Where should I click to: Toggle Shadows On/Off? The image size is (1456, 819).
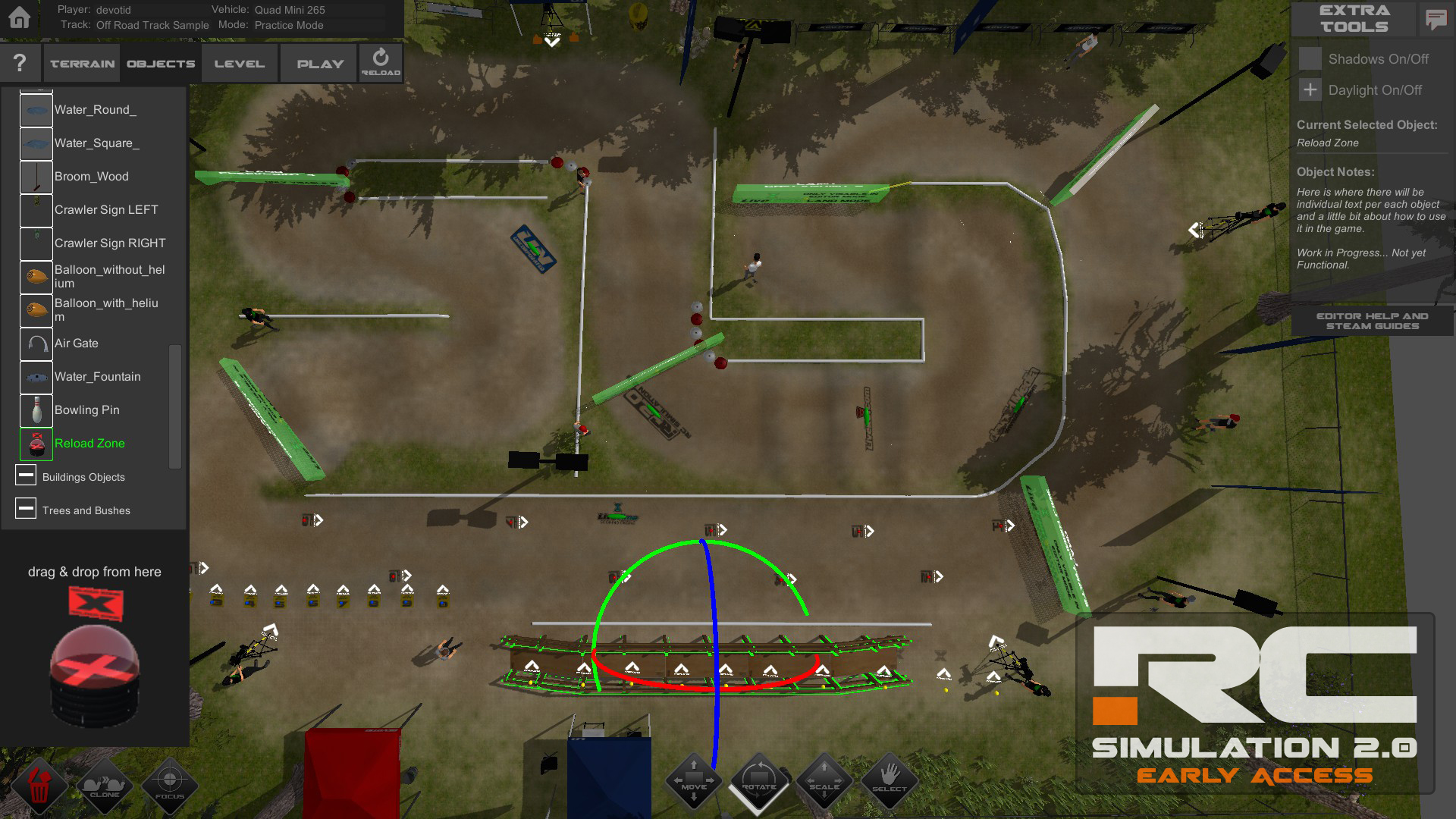click(x=1310, y=58)
